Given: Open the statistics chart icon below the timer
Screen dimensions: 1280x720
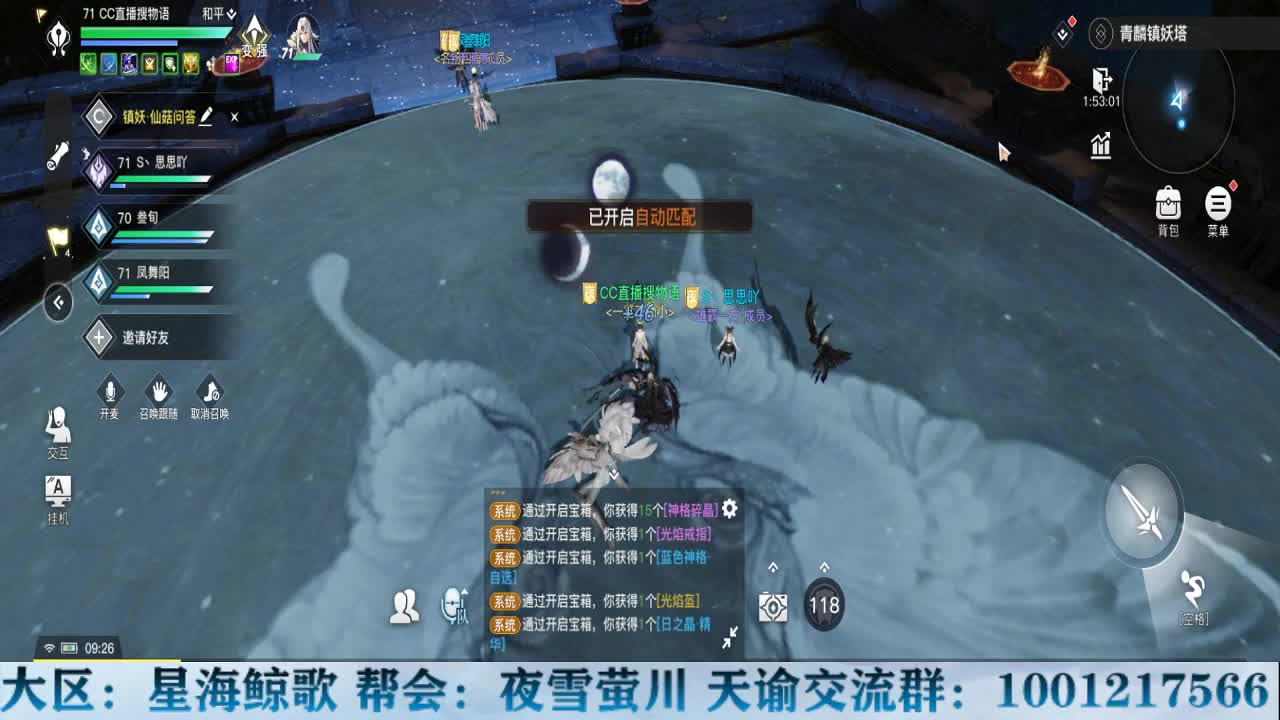Looking at the screenshot, I should [x=1099, y=146].
